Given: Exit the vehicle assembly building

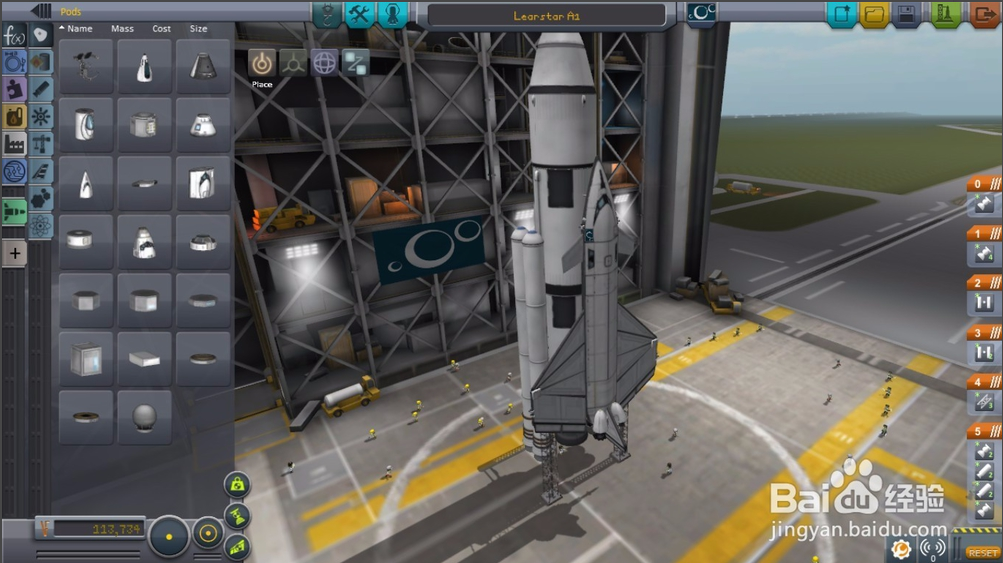Looking at the screenshot, I should pyautogui.click(x=984, y=15).
